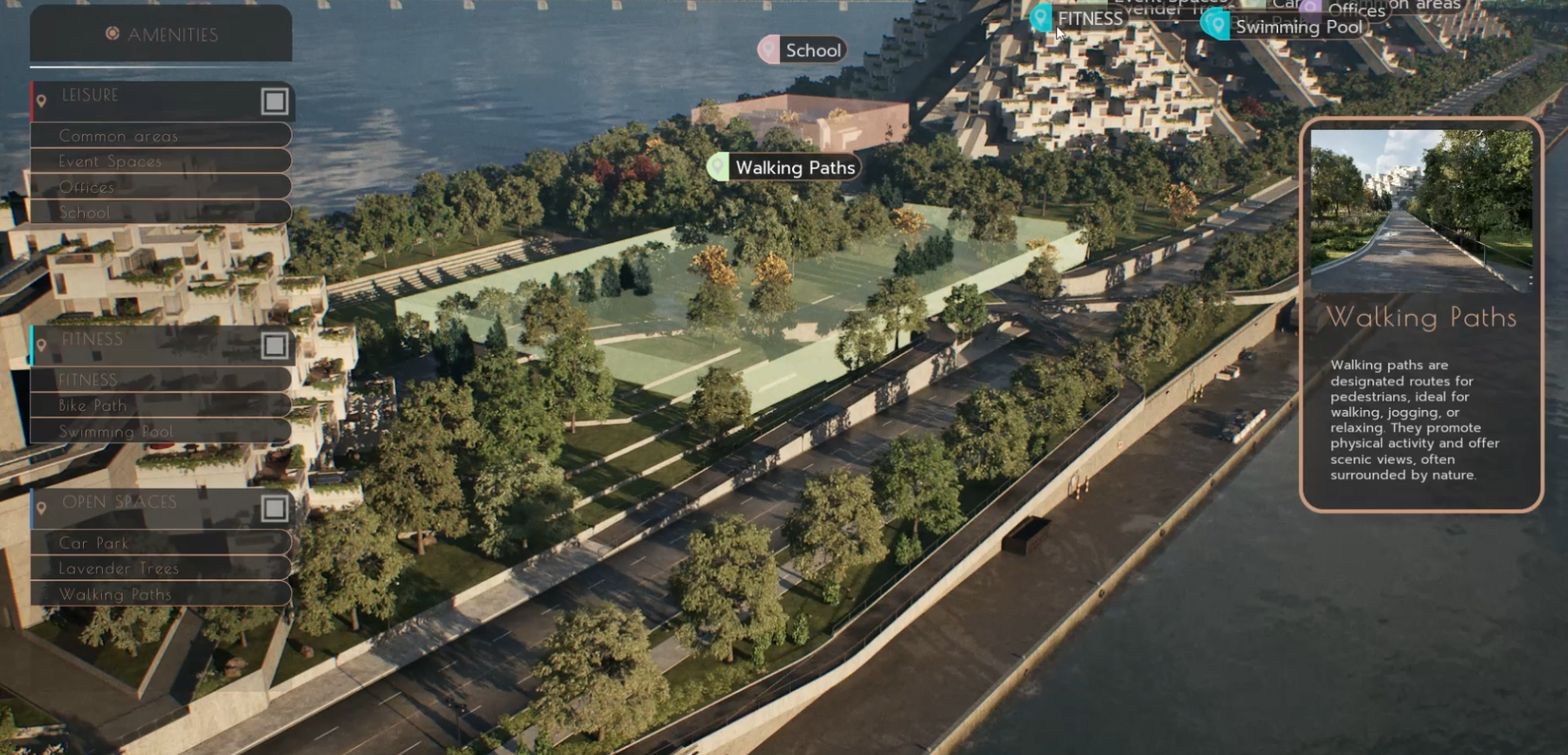This screenshot has height=755, width=1568.
Task: Select Walking Paths in the Open Spaces list
Action: click(x=161, y=594)
